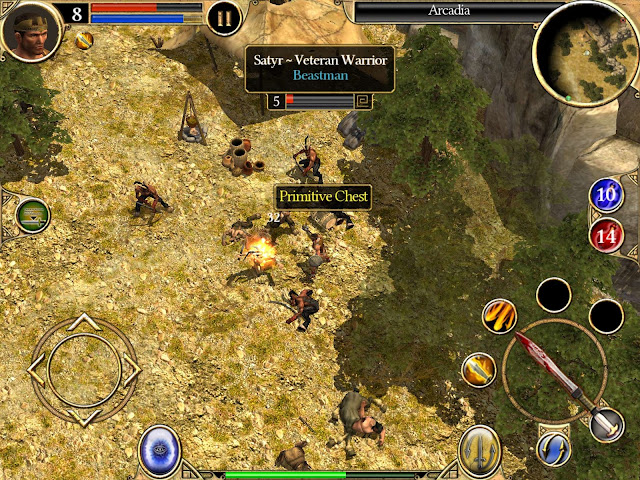
Task: Trigger the golden blade skill icon
Action: (x=479, y=370)
